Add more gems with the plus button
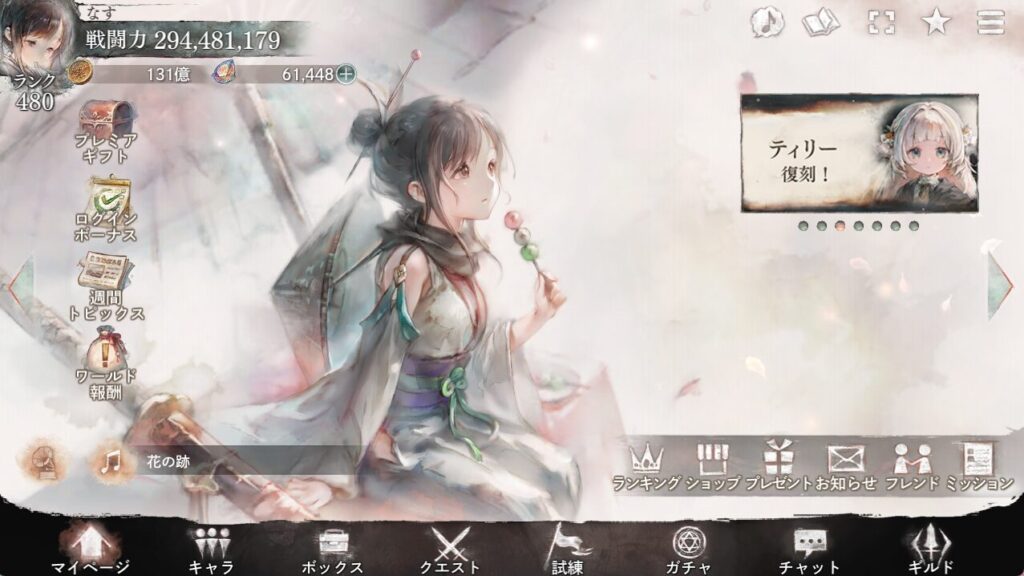 tap(346, 73)
